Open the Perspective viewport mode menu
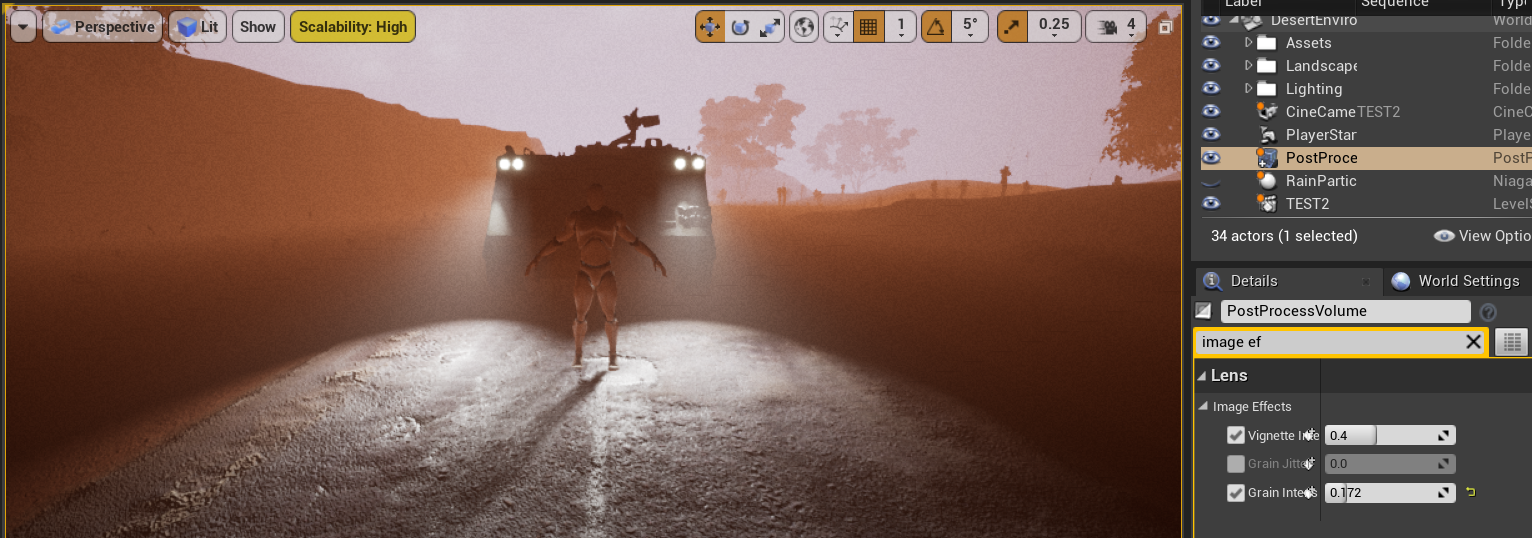Image resolution: width=1532 pixels, height=538 pixels. coord(103,27)
